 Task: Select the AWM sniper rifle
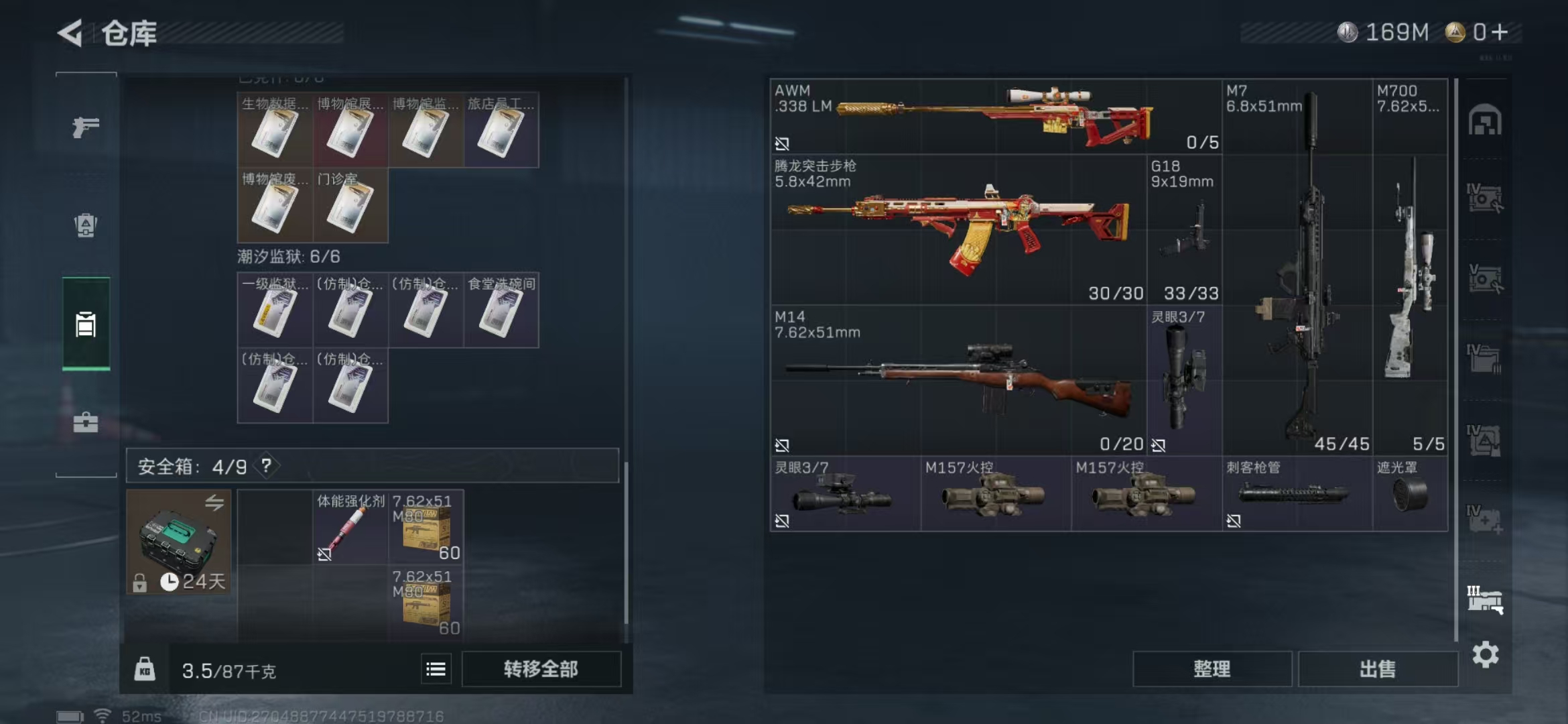coord(995,117)
